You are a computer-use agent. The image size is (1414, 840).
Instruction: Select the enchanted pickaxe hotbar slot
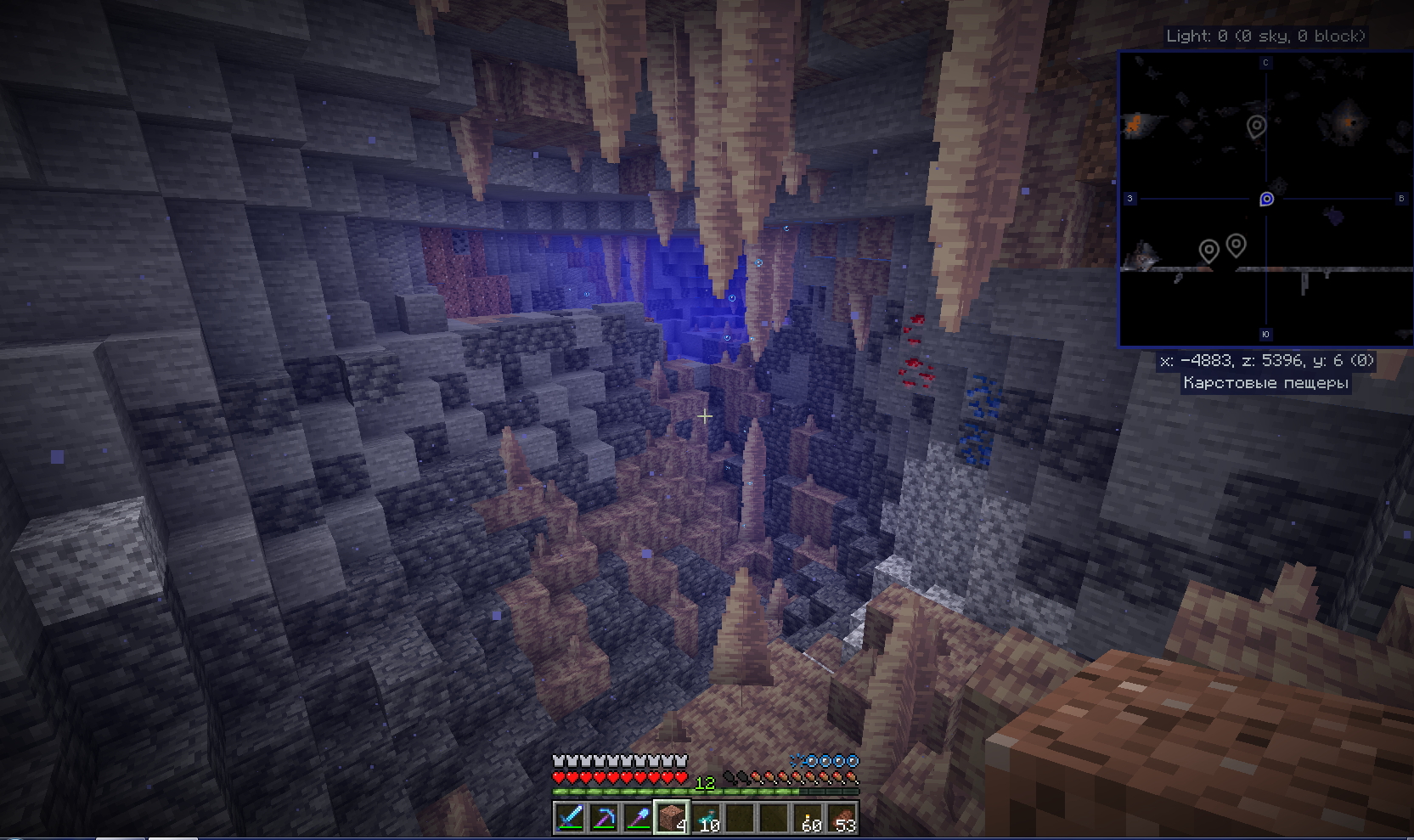pyautogui.click(x=604, y=818)
